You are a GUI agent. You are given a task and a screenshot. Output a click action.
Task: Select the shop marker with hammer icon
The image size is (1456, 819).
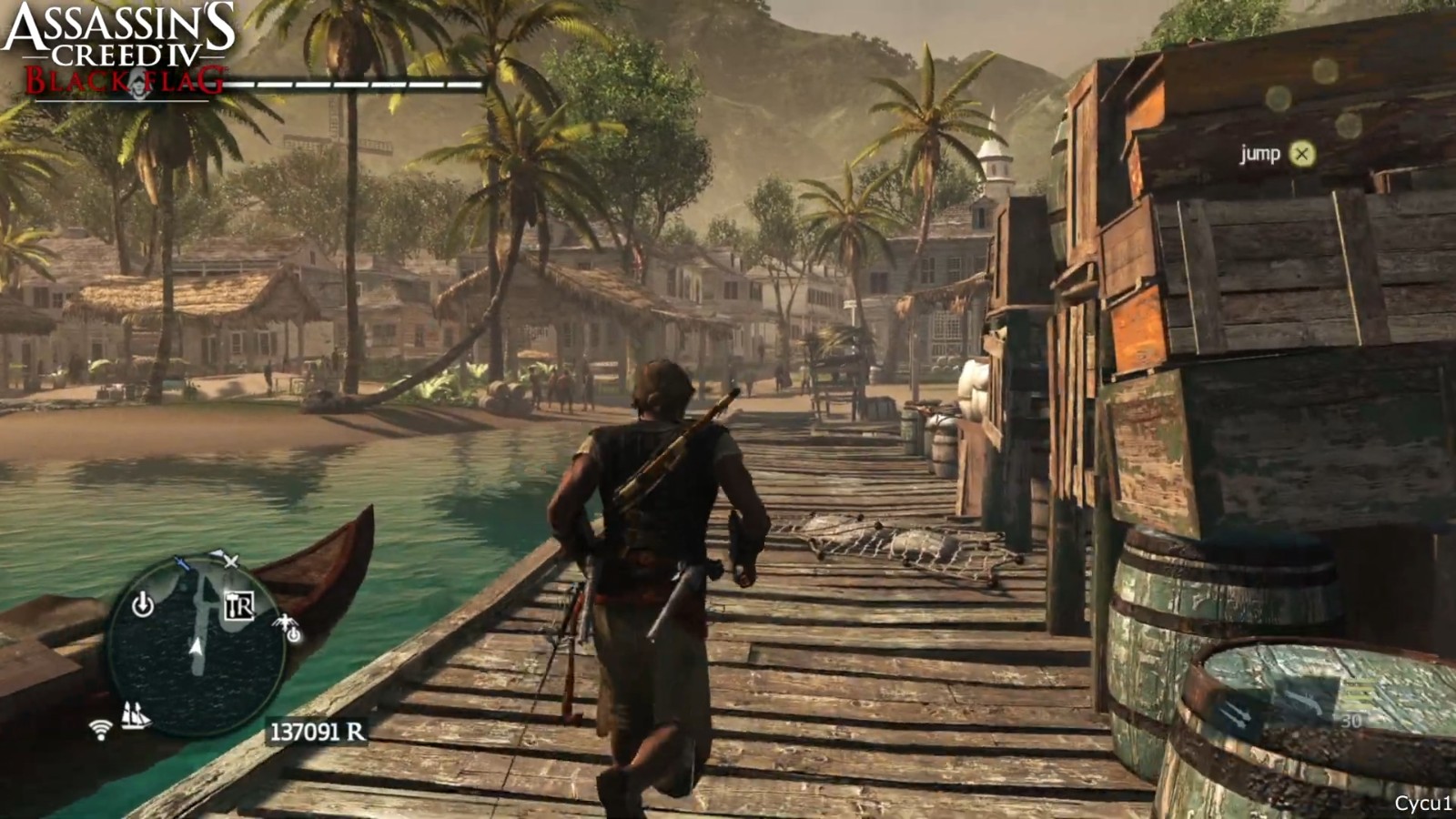point(239,605)
